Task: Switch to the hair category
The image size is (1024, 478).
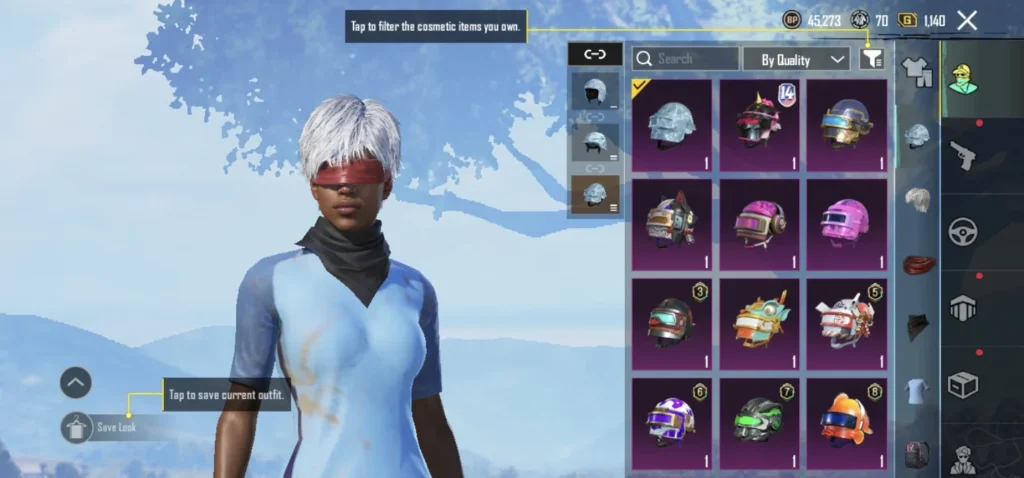Action: (917, 199)
